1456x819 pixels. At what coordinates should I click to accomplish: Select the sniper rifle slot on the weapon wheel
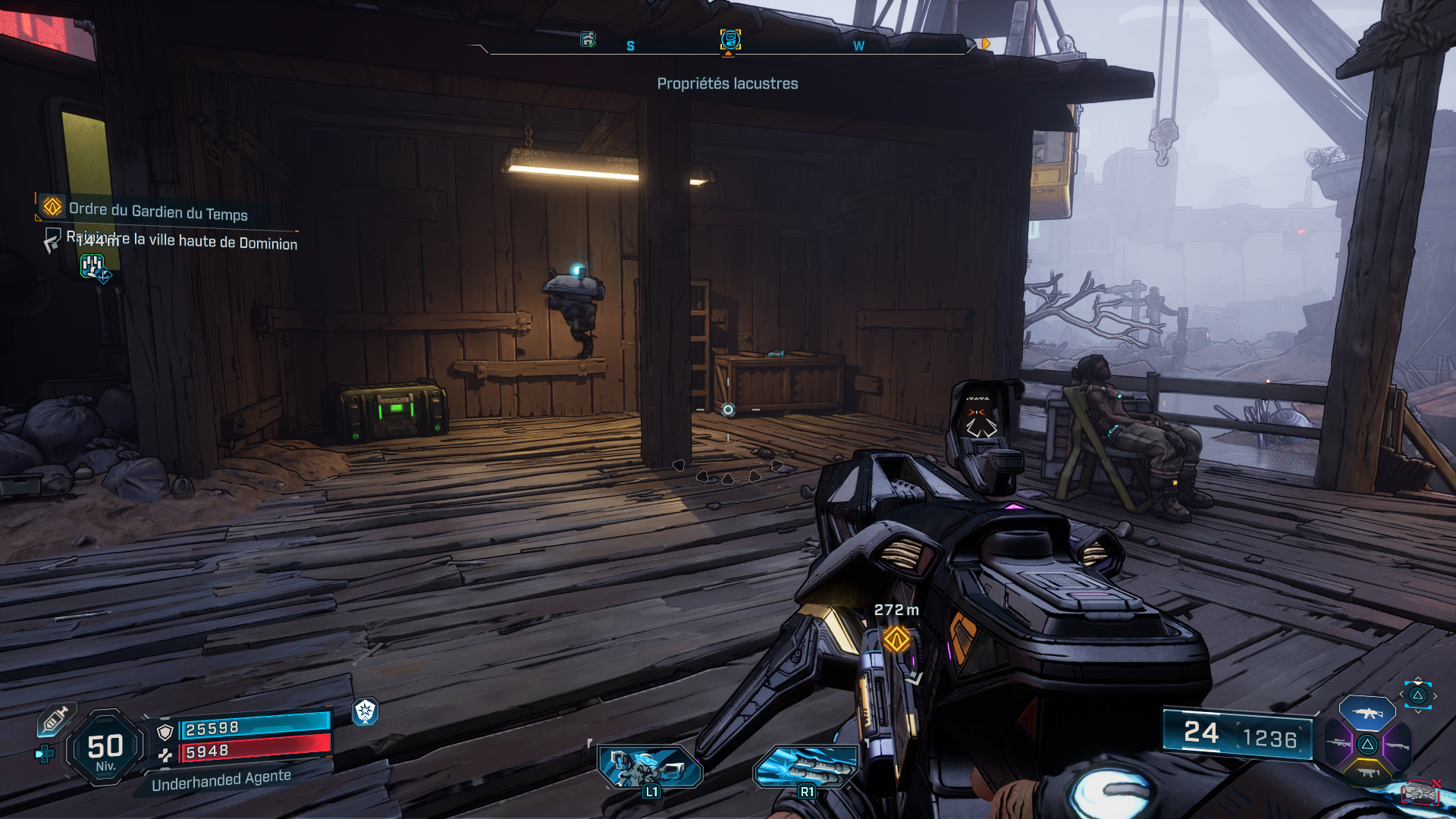[x=1338, y=742]
